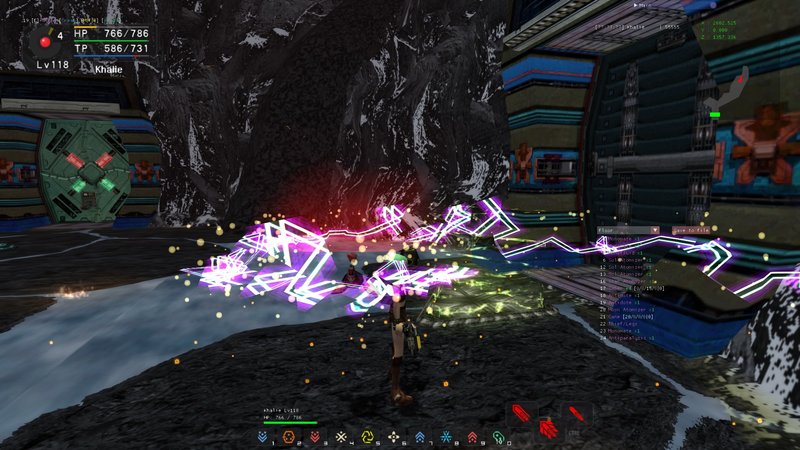800x450 pixels.
Task: Activate the orange hexagon icon in slot 2
Action: 289,437
